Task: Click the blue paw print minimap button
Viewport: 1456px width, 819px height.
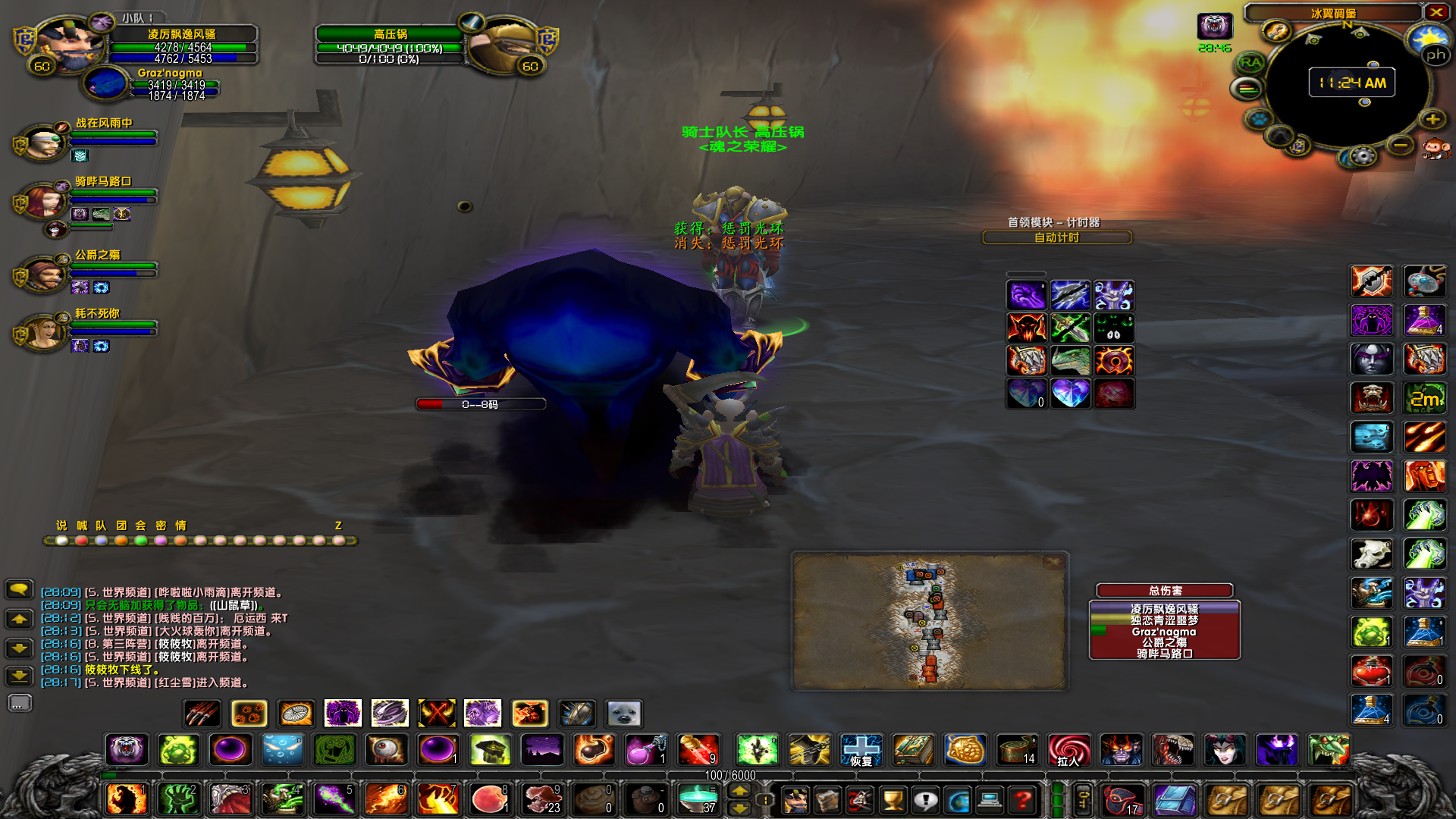Action: 1259,119
